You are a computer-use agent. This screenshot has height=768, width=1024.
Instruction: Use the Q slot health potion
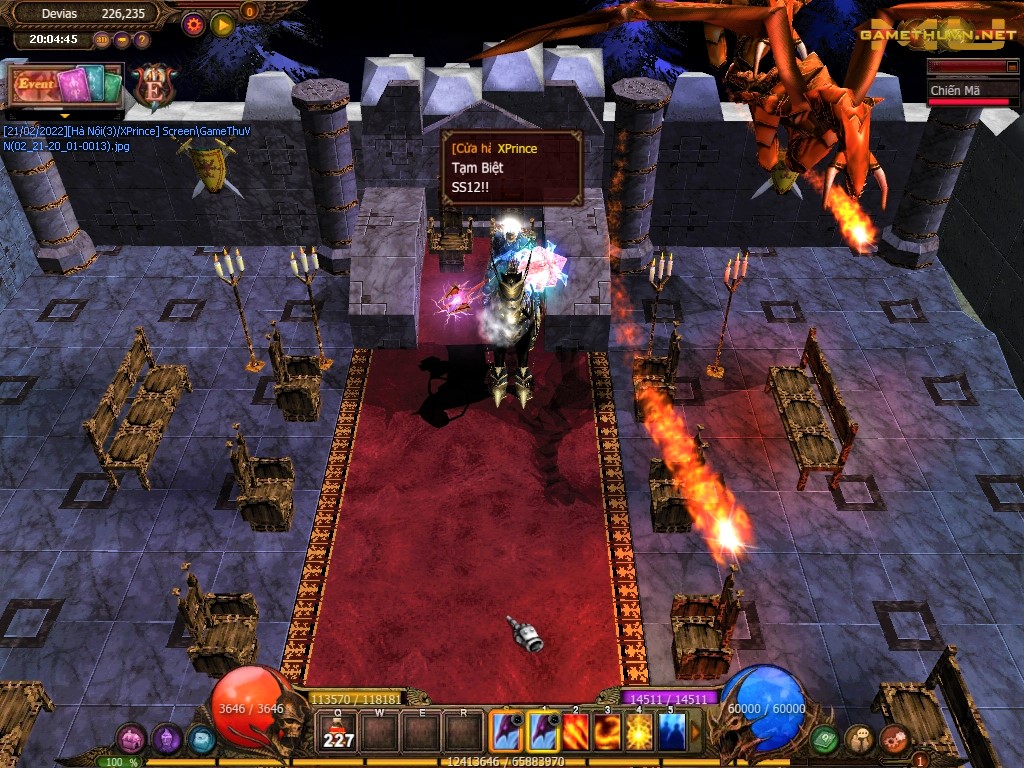(339, 734)
